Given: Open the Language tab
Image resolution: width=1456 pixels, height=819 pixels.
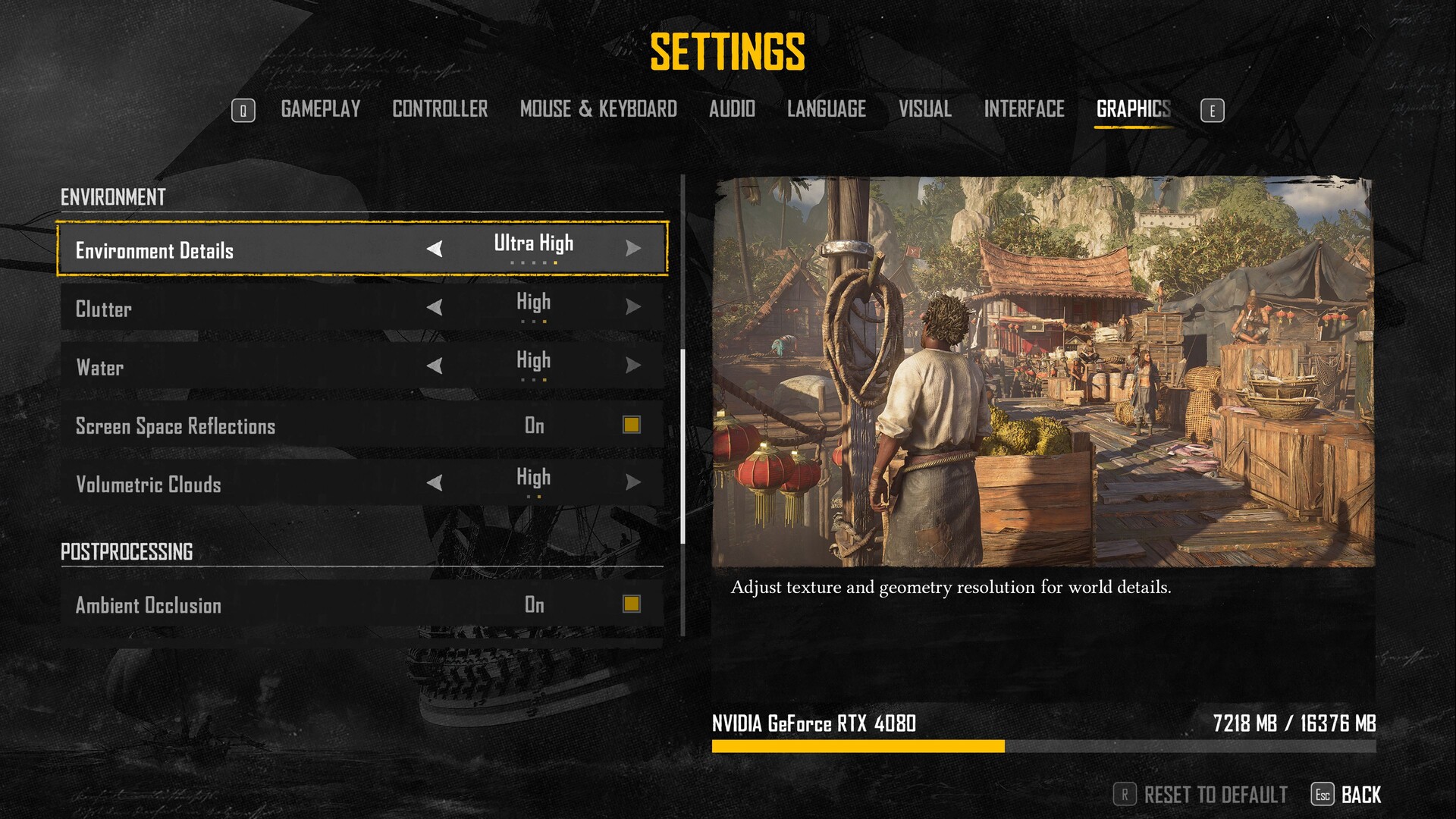Looking at the screenshot, I should pyautogui.click(x=826, y=109).
